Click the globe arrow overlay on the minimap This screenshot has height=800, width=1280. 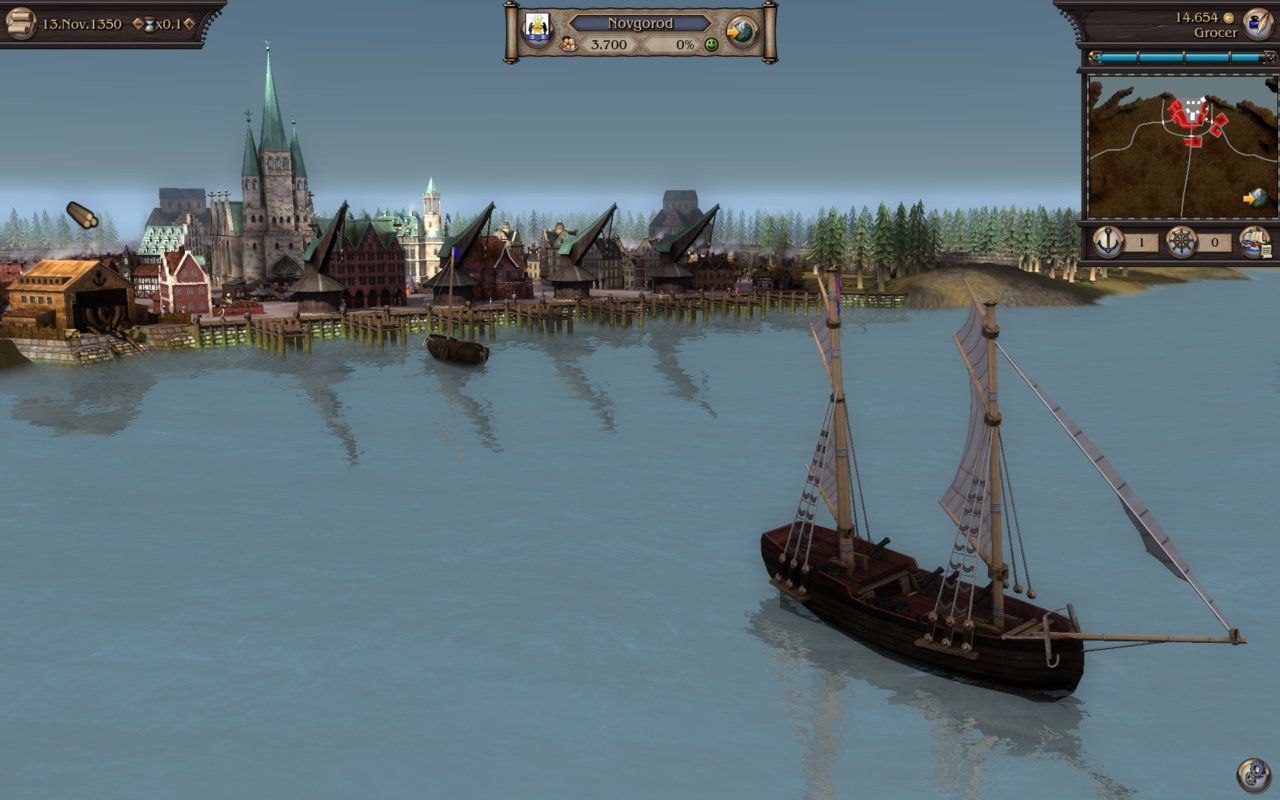point(1253,198)
